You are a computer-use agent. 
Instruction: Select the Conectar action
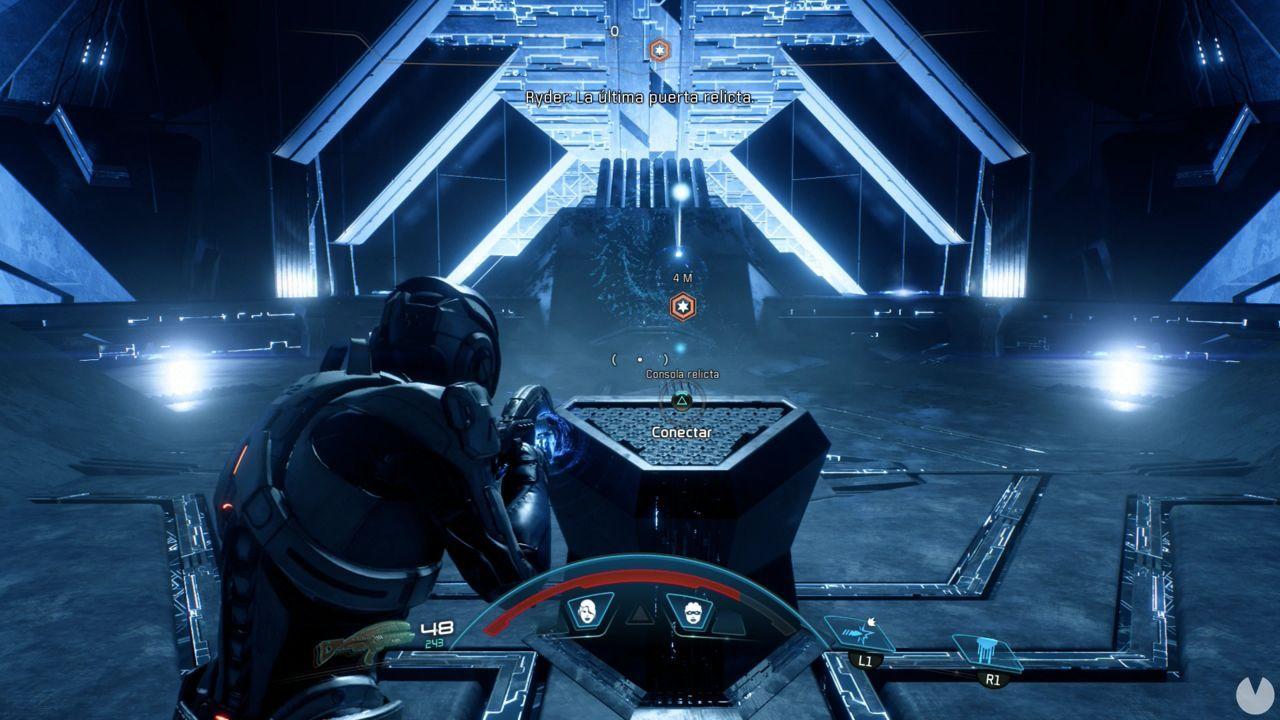[683, 432]
